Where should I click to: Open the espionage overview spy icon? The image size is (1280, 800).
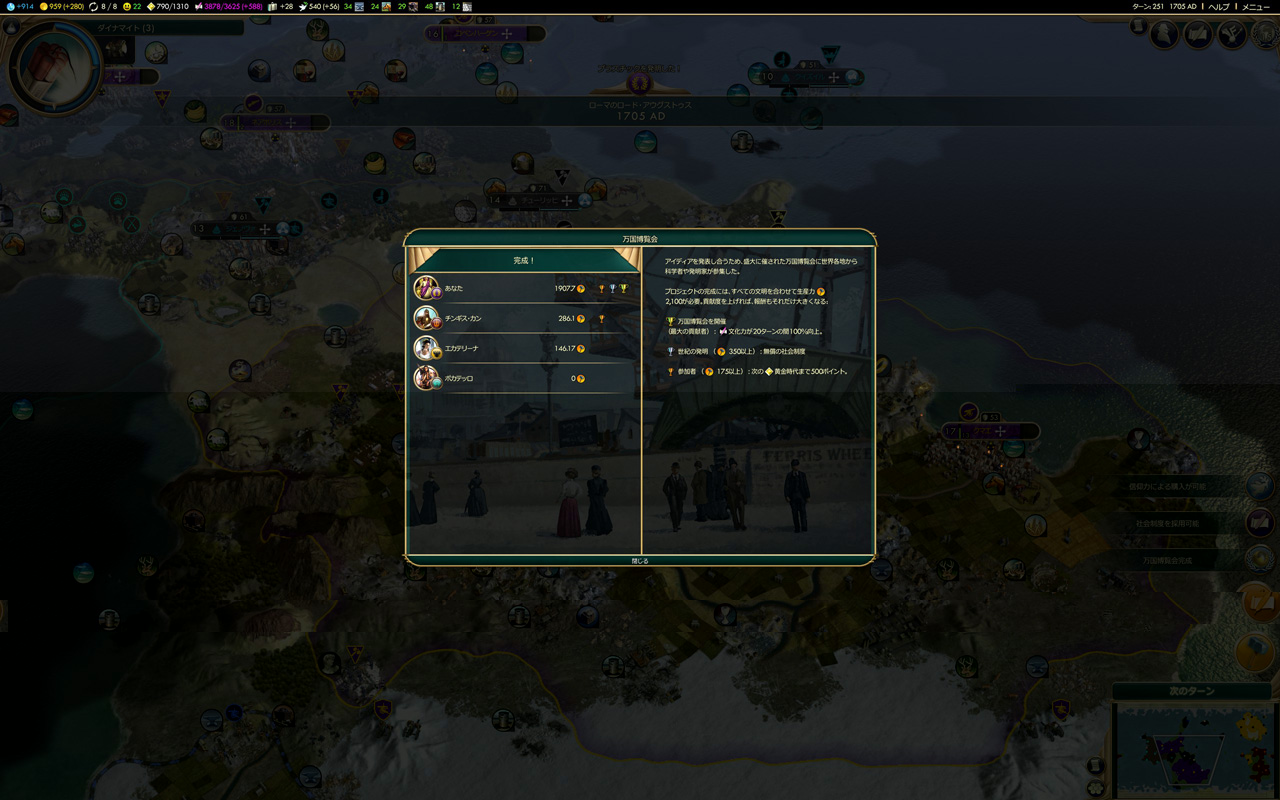pyautogui.click(x=1165, y=35)
